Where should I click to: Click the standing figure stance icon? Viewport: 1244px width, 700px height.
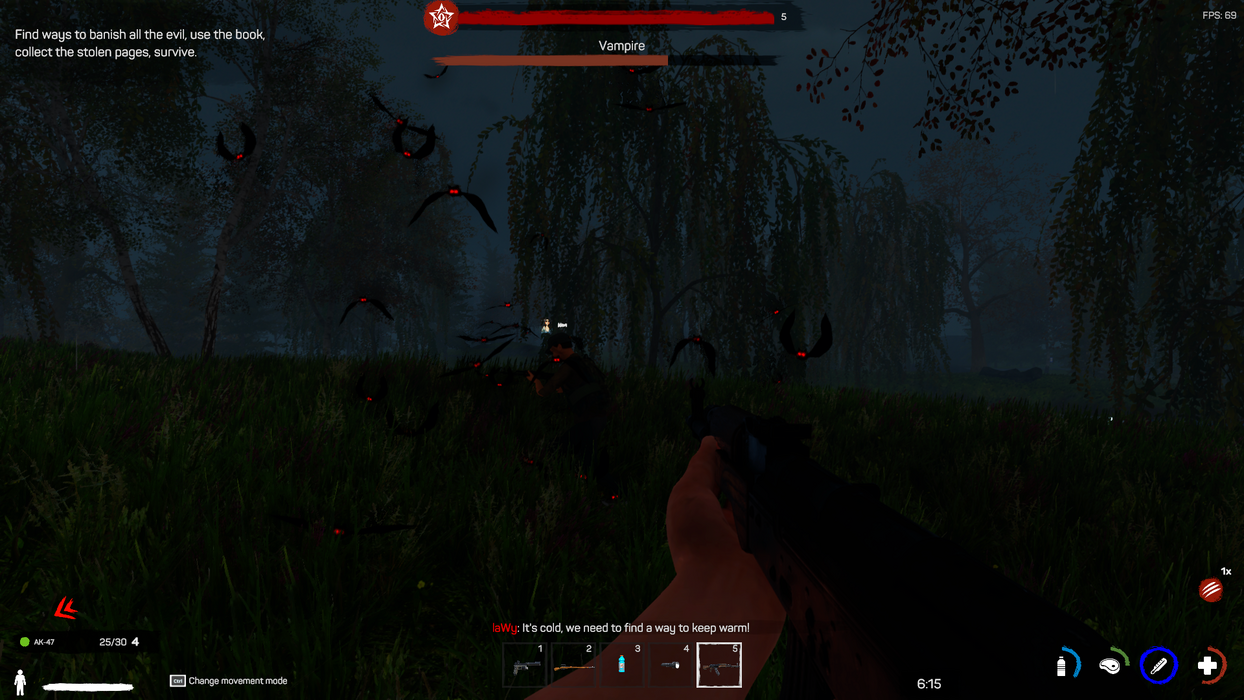pyautogui.click(x=20, y=682)
